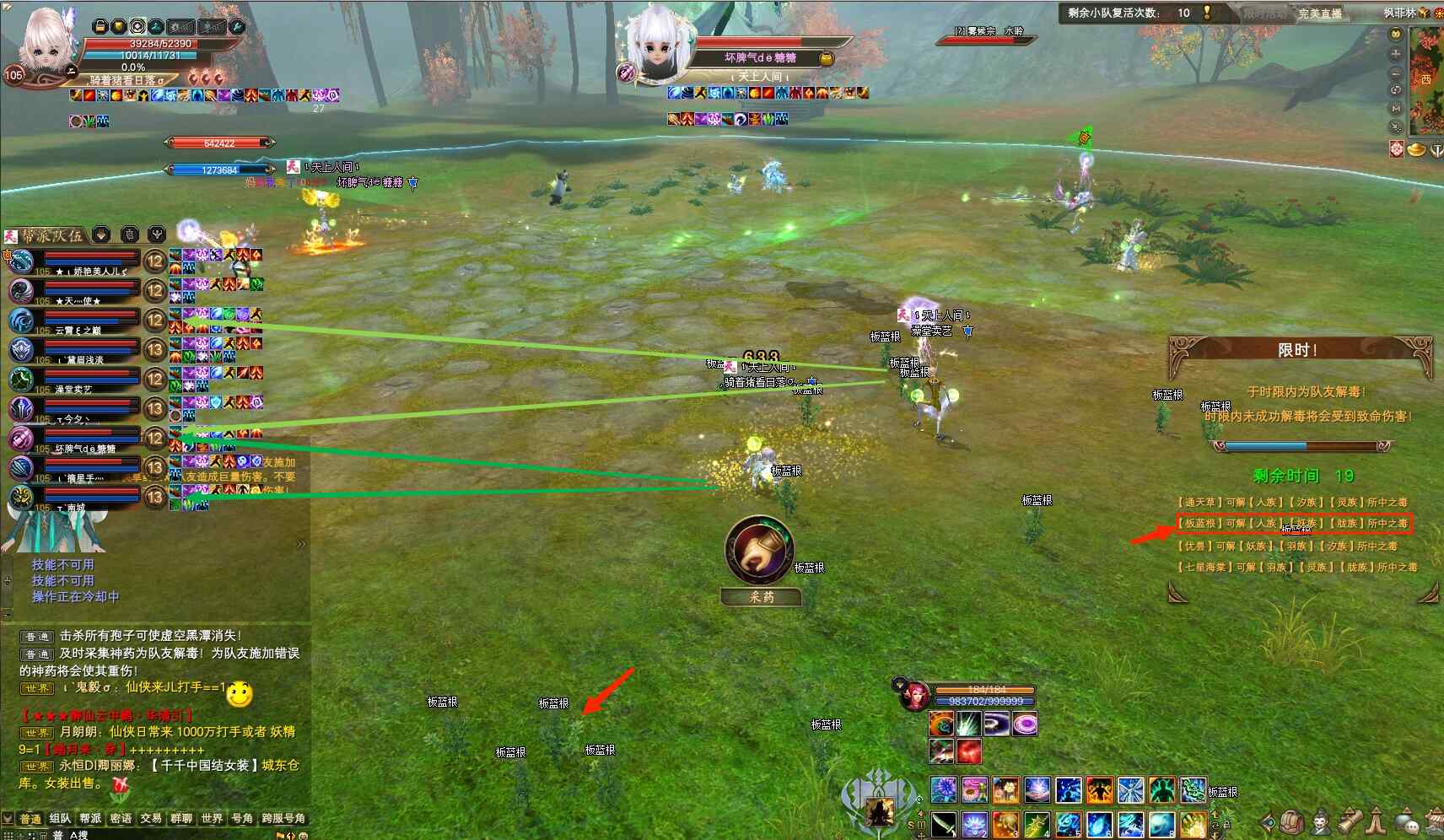The height and width of the screenshot is (840, 1444).
Task: Open the 密语 whisper tab
Action: coord(121,818)
